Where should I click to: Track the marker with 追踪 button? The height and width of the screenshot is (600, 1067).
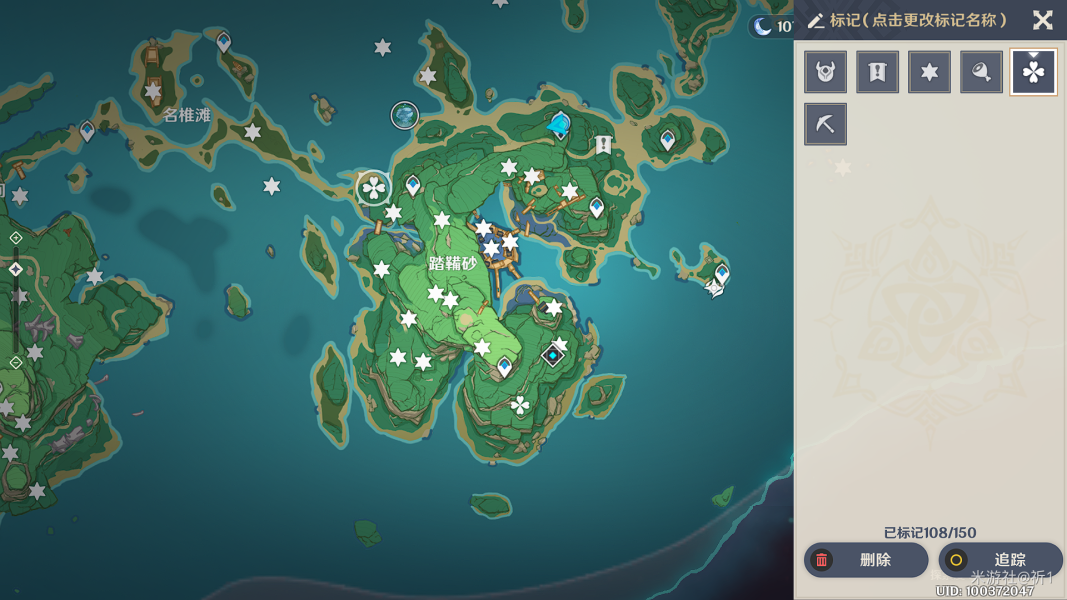point(1000,560)
